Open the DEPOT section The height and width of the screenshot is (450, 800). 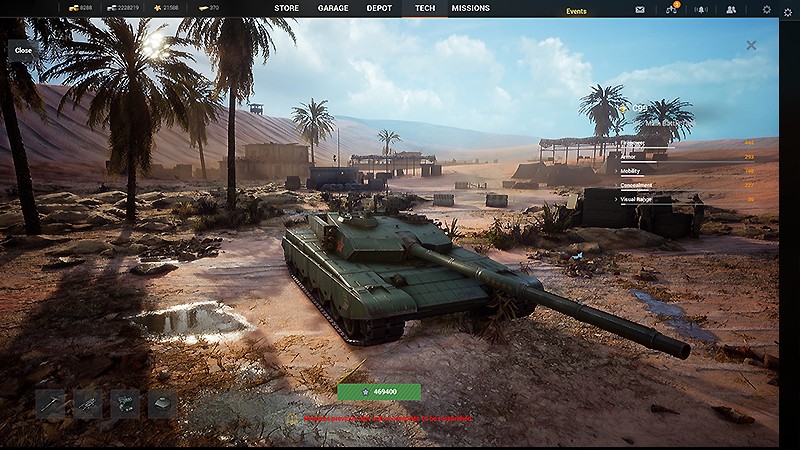coord(379,8)
